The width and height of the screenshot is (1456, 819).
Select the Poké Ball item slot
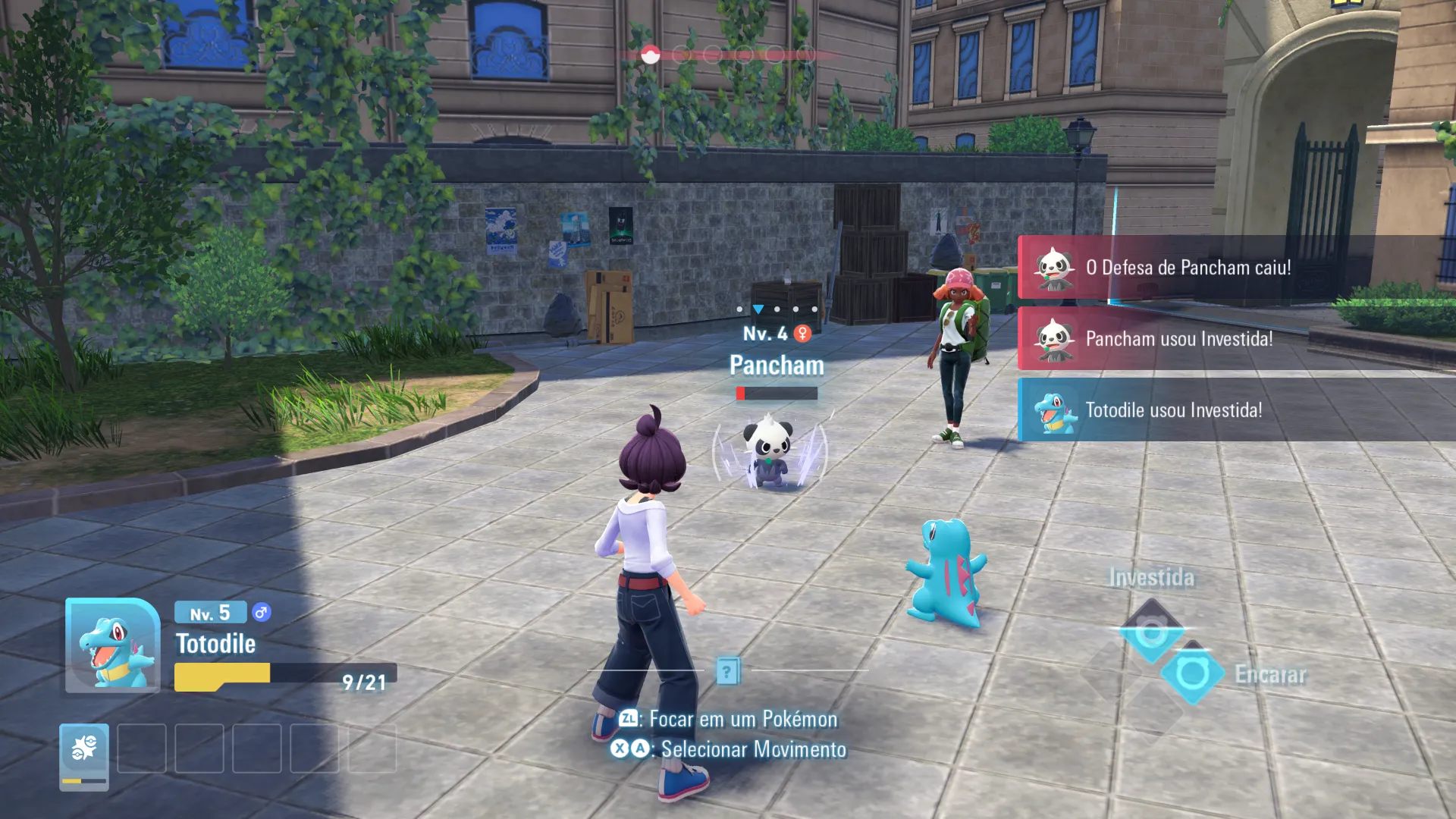pos(84,755)
